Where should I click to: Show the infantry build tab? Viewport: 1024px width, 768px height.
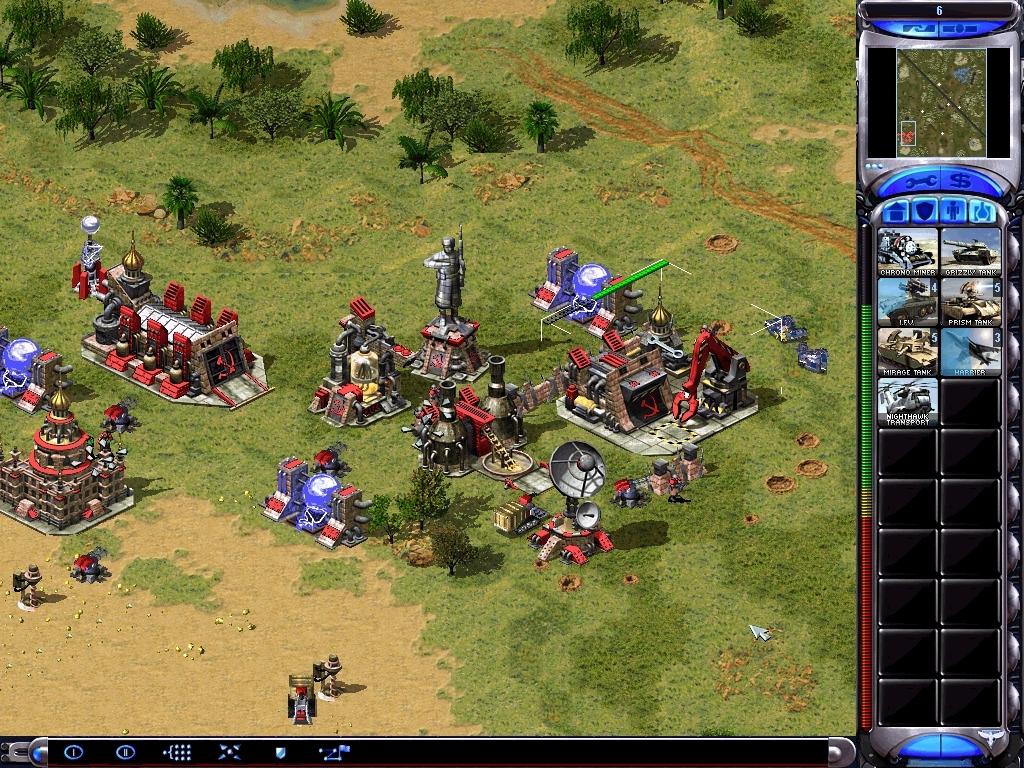[953, 212]
